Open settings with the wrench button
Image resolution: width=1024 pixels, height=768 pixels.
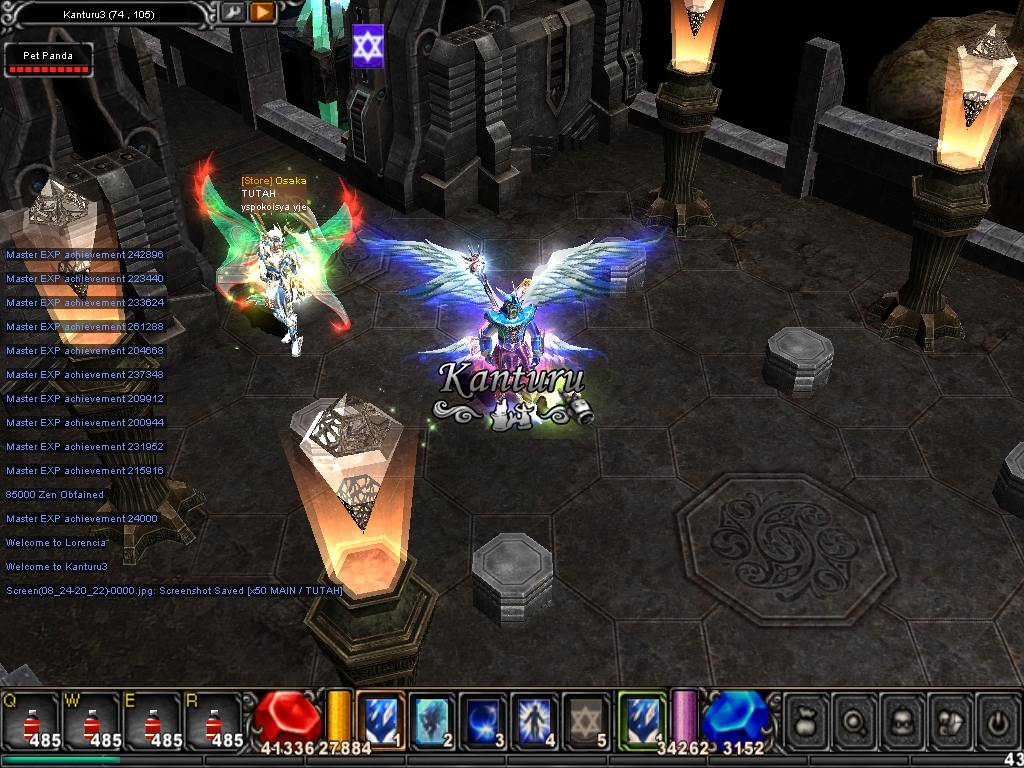pos(233,13)
